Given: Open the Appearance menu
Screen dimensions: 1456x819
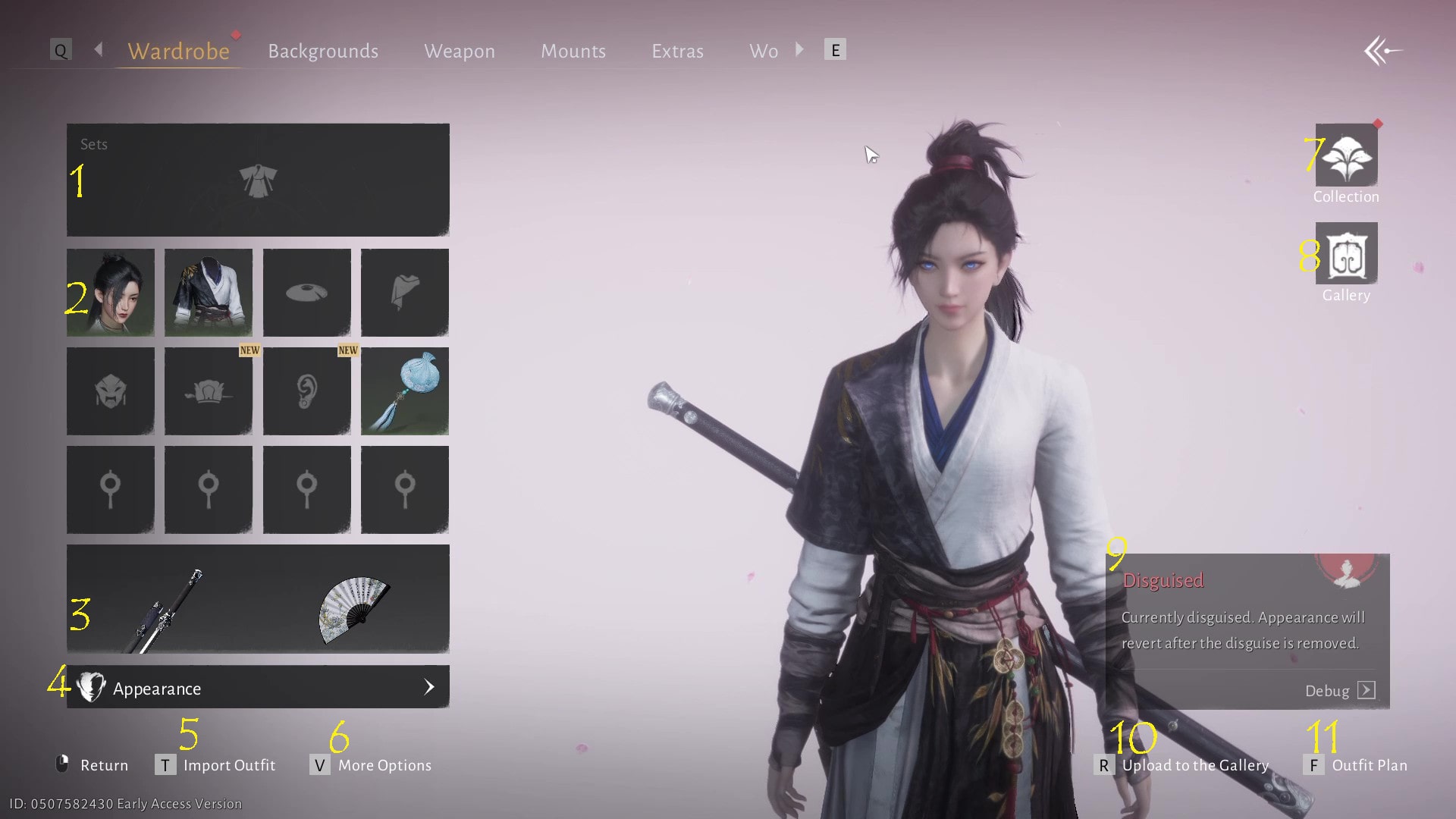Looking at the screenshot, I should [x=258, y=688].
